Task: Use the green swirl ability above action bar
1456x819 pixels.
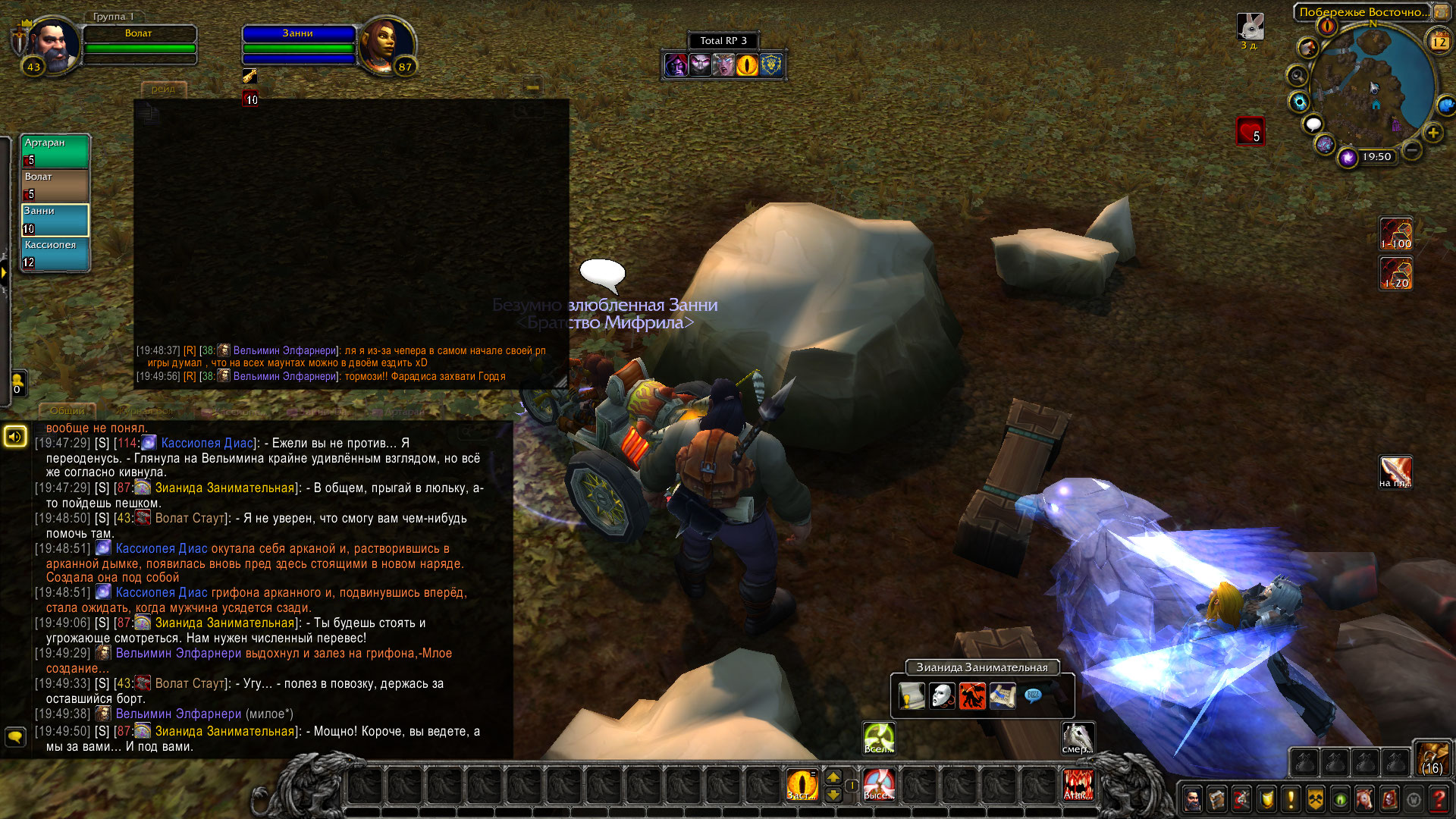Action: (x=879, y=738)
